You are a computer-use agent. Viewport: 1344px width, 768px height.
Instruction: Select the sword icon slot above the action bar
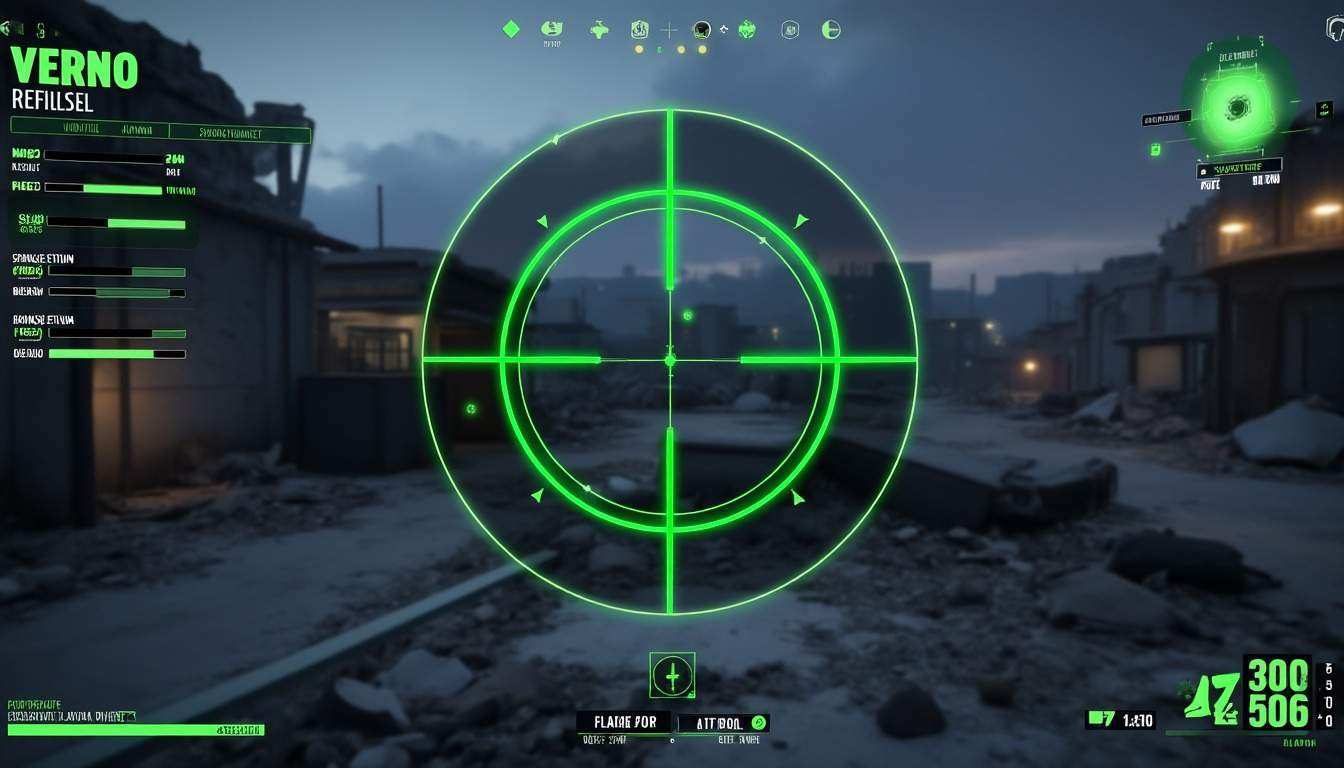pos(672,676)
